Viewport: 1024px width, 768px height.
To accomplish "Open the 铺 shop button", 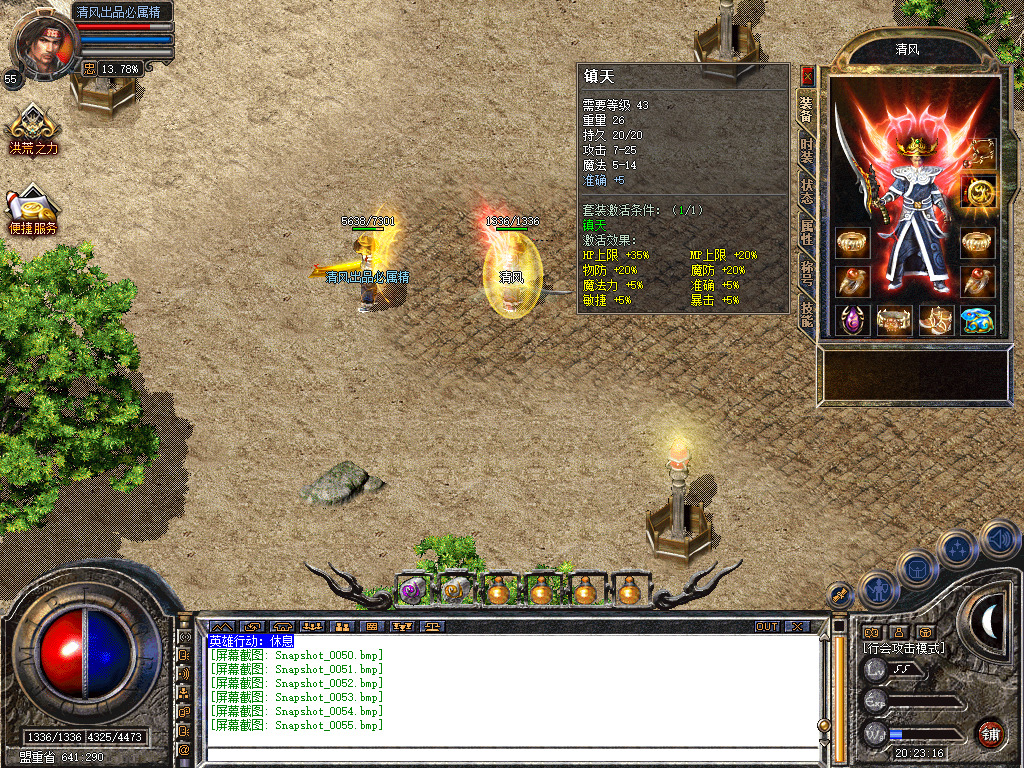I will pyautogui.click(x=990, y=732).
